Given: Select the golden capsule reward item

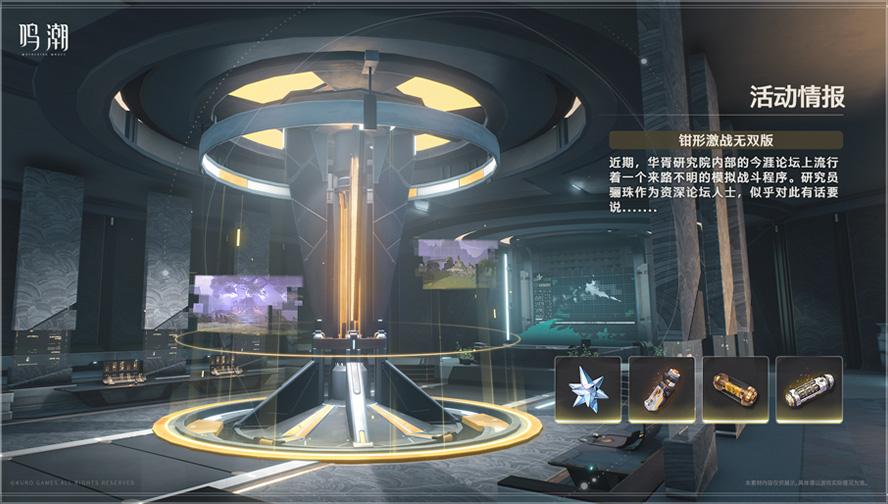Looking at the screenshot, I should [x=735, y=389].
